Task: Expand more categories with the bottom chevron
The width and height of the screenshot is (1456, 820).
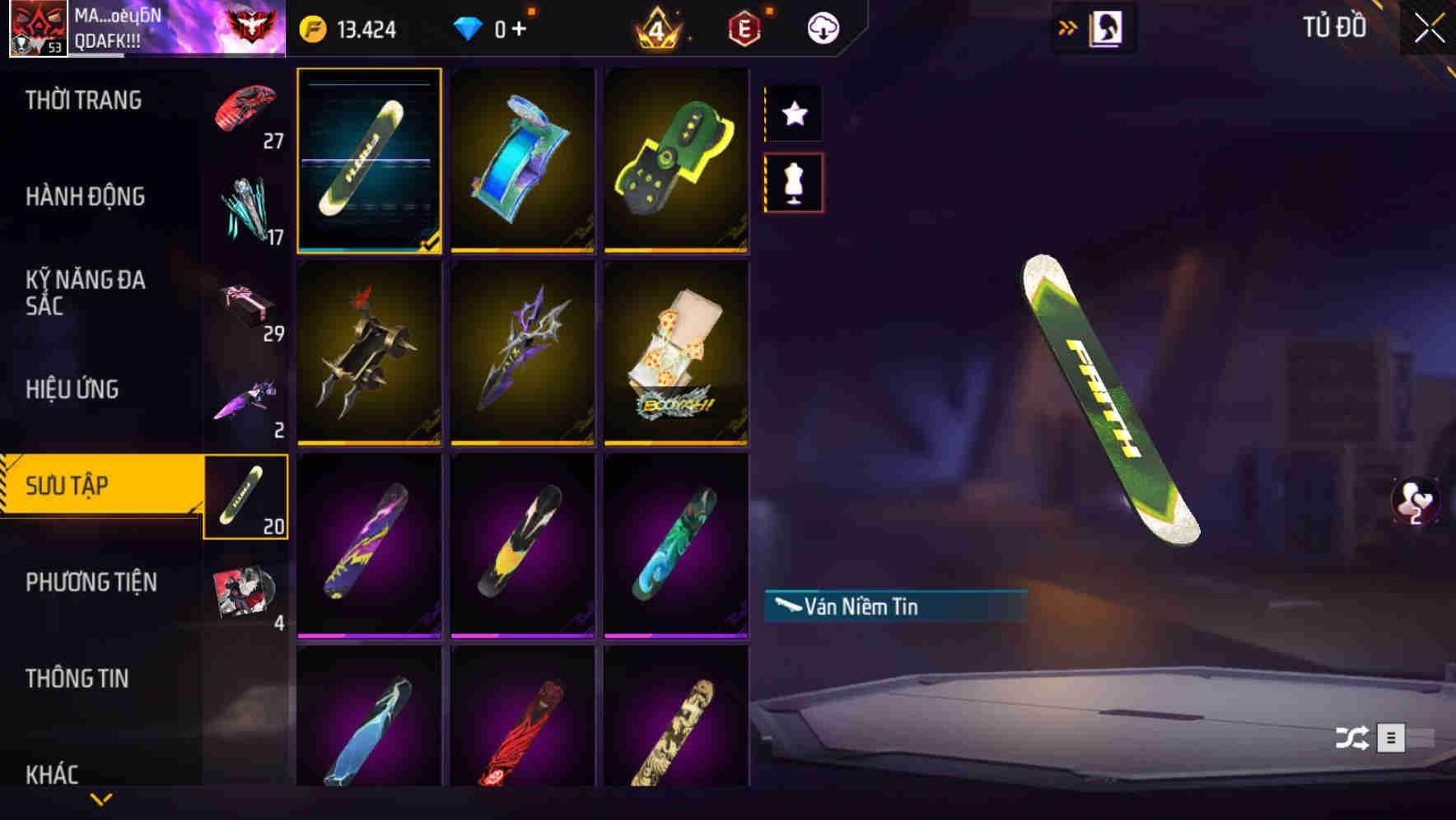Action: tap(101, 797)
